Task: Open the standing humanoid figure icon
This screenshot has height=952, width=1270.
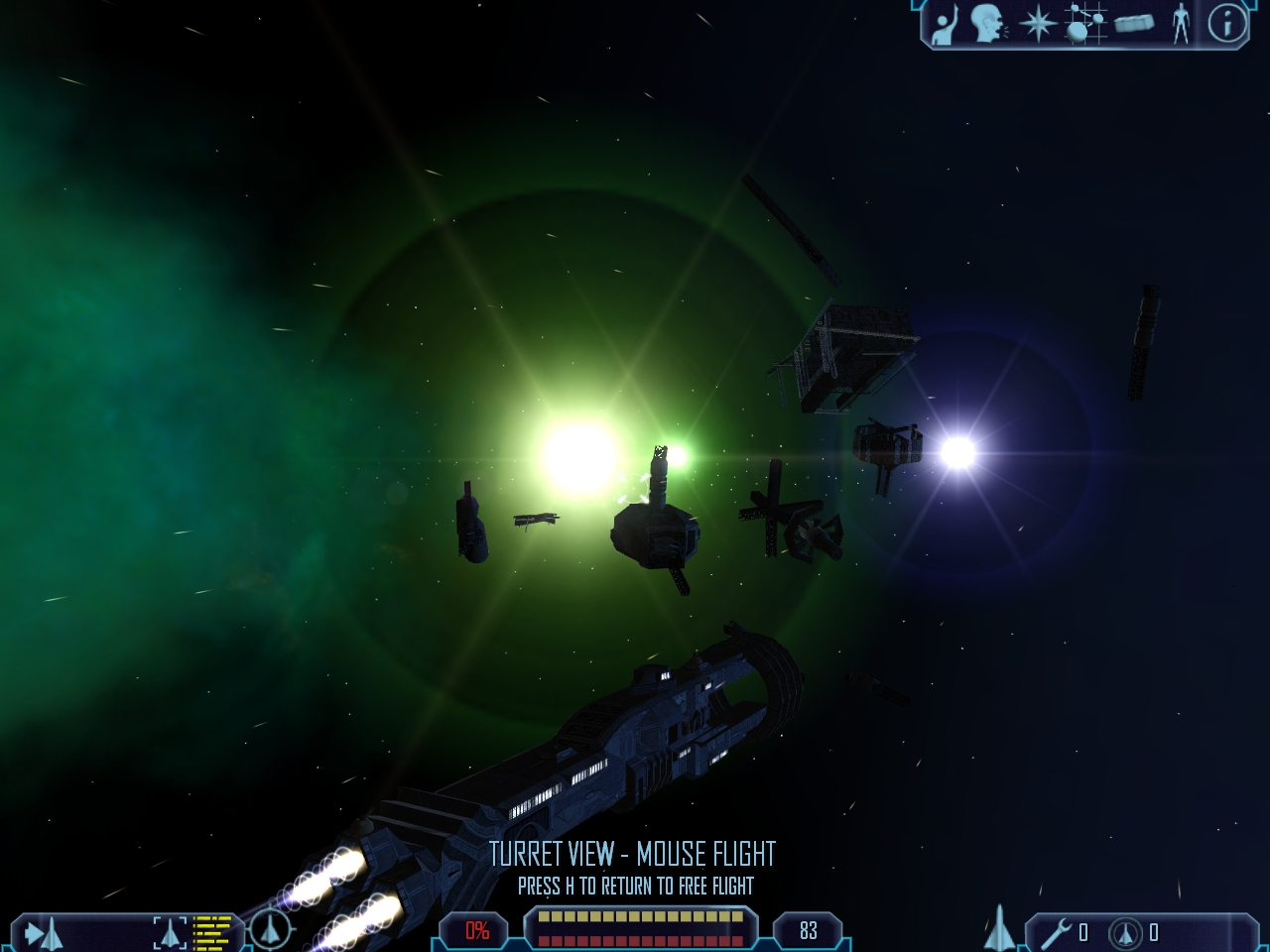Action: pos(1181,24)
